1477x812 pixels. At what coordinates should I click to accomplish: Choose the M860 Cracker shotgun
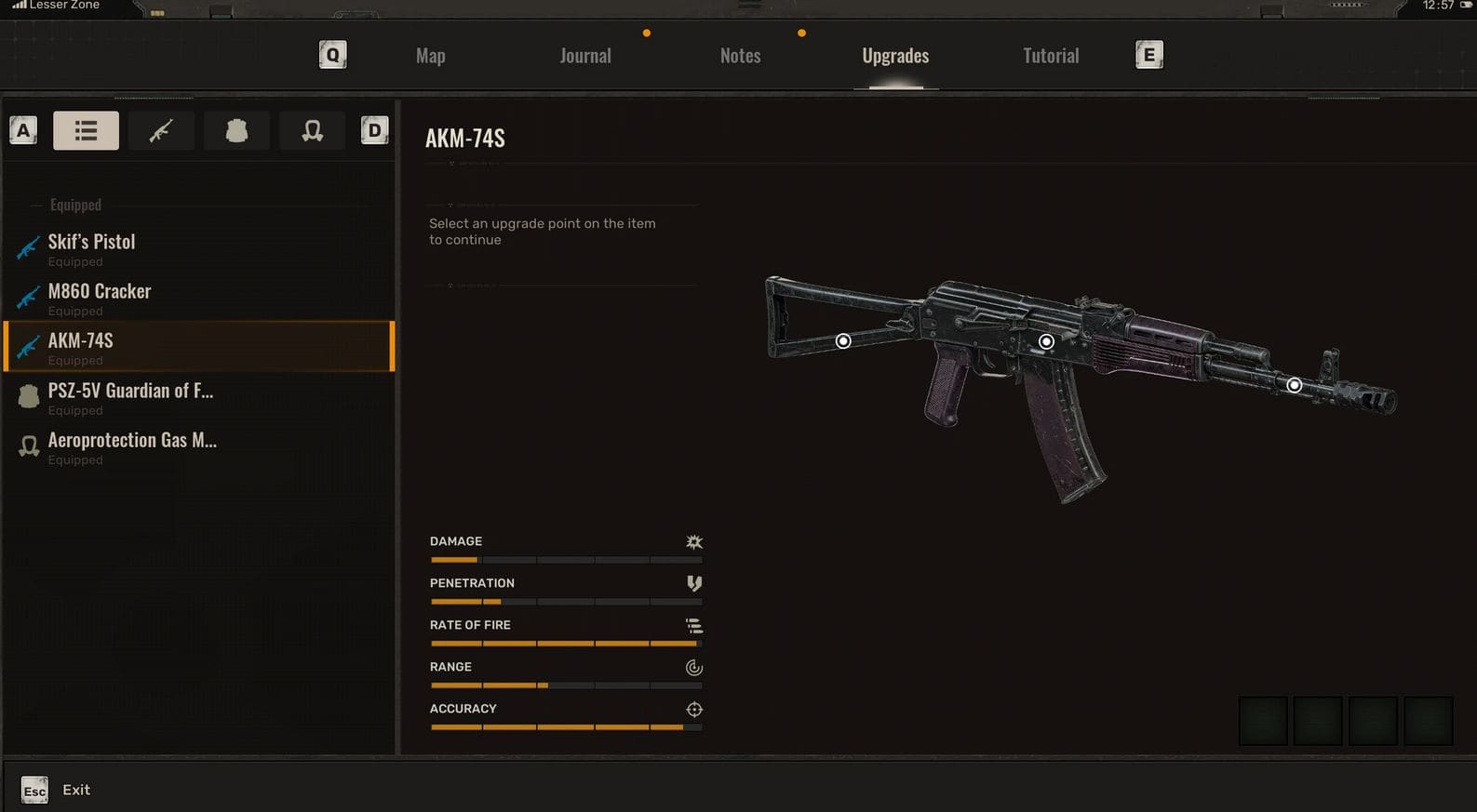pyautogui.click(x=99, y=297)
